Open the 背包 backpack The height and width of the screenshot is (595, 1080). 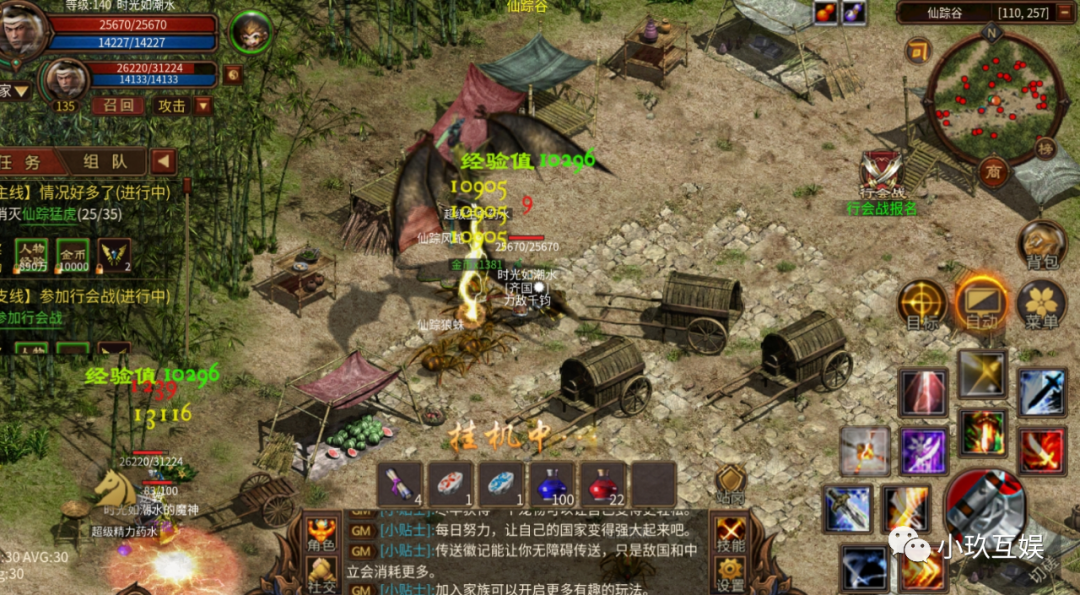[1041, 245]
